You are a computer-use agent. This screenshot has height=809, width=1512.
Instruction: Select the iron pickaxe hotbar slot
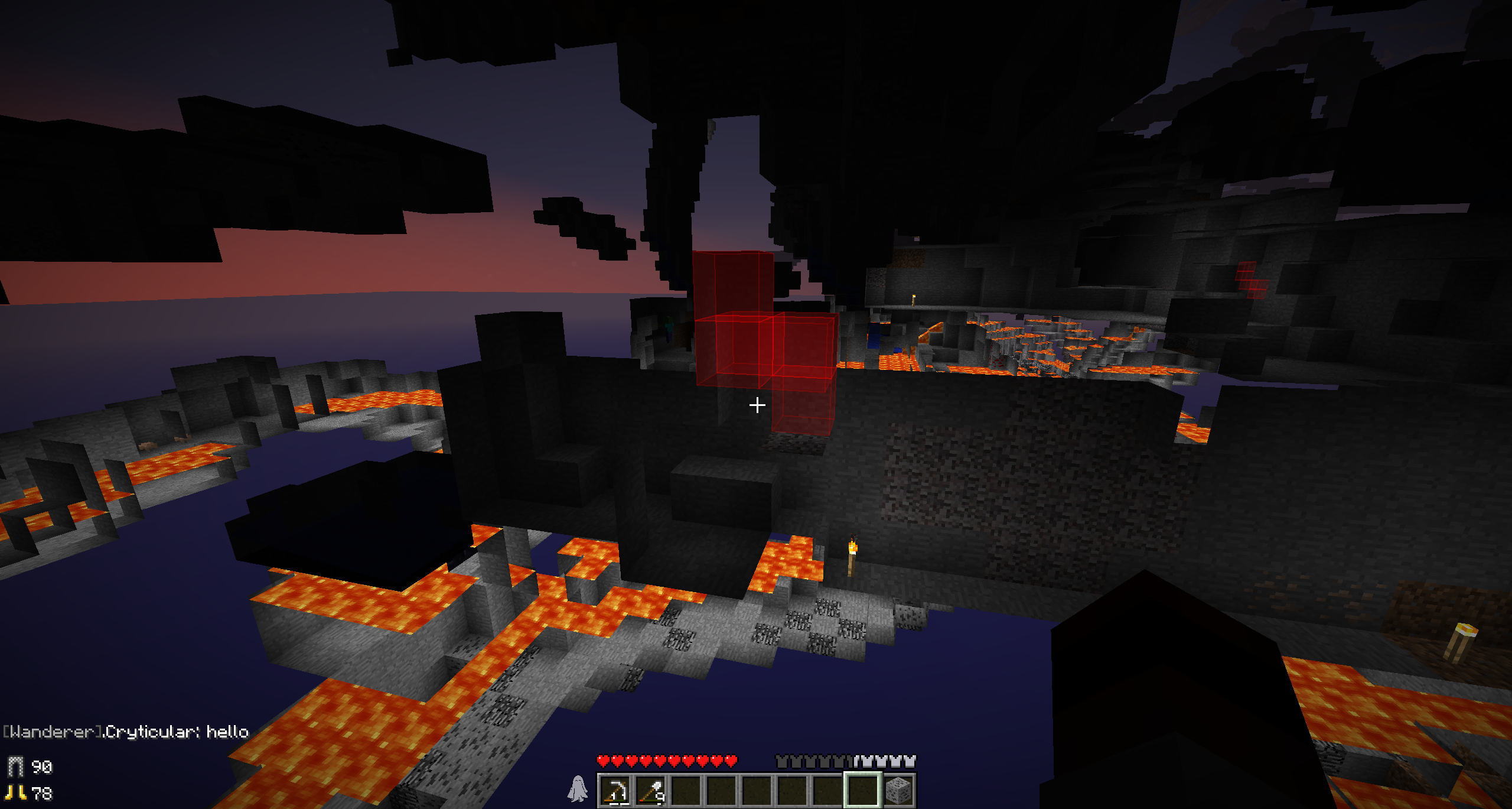pos(615,790)
